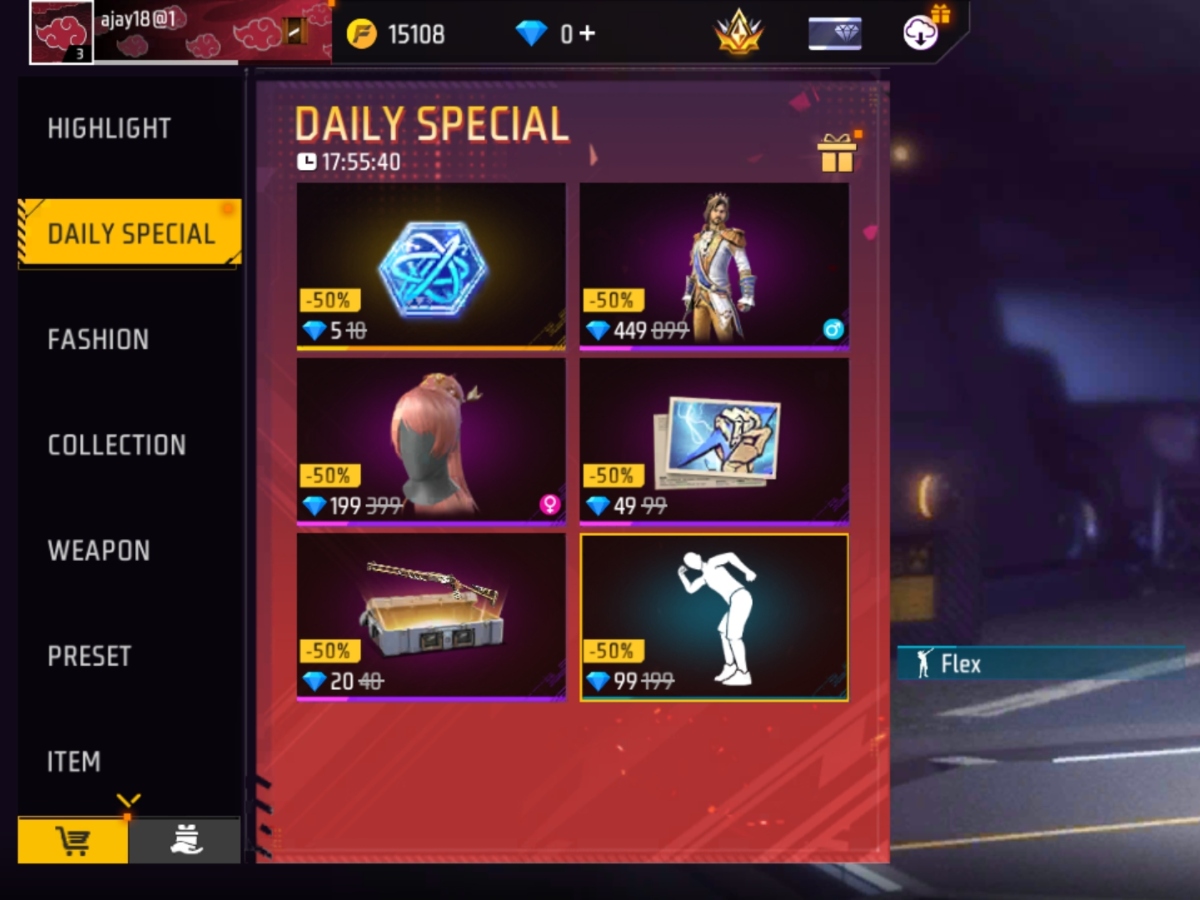Image resolution: width=1200 pixels, height=900 pixels.
Task: Choose the male royal outfit bundle
Action: [714, 265]
